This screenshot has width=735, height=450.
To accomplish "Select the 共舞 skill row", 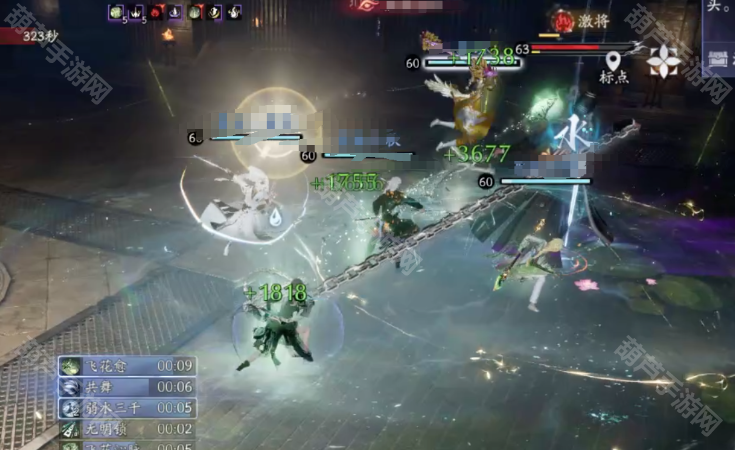I will [126, 387].
